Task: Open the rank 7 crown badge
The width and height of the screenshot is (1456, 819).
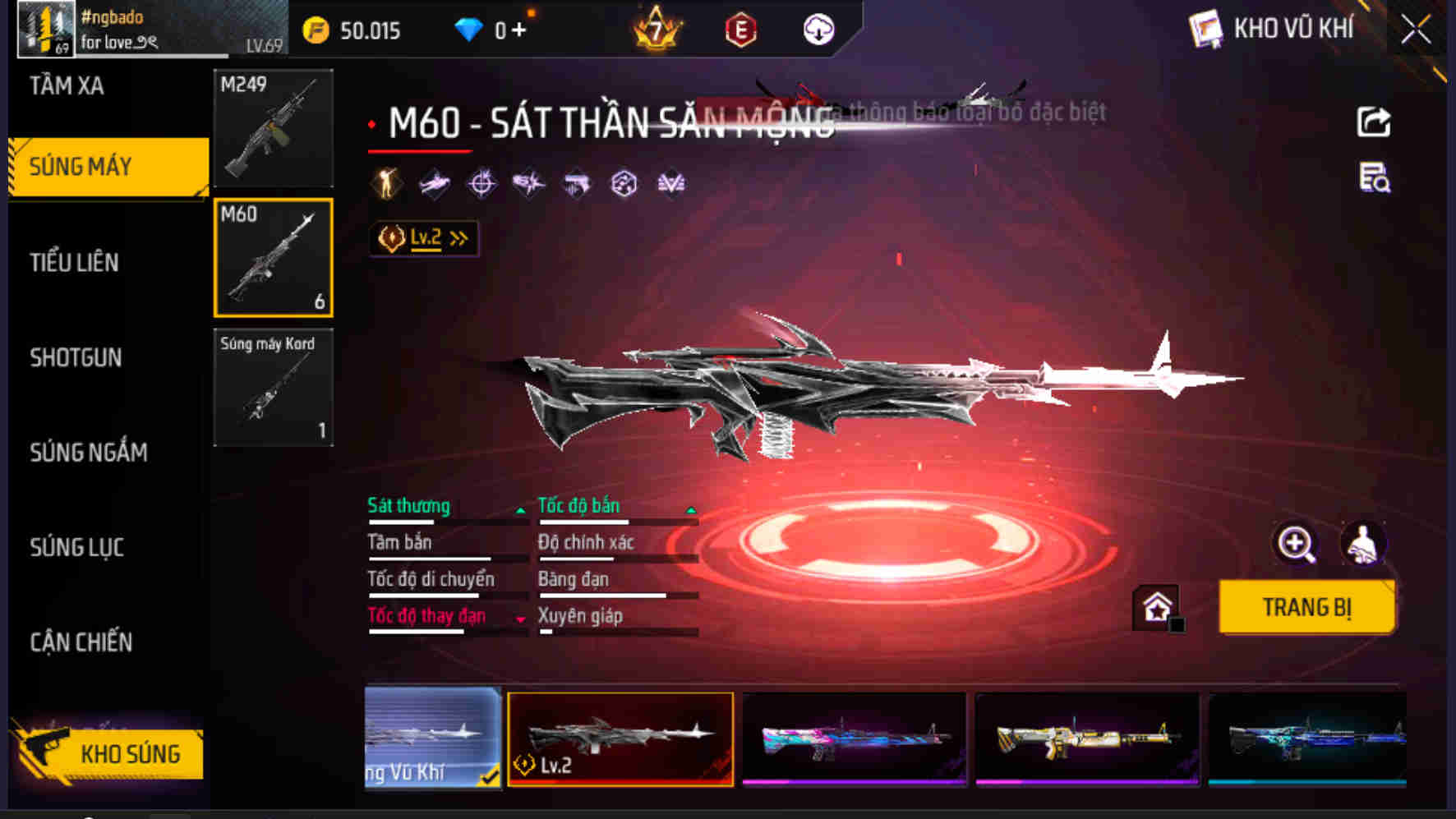Action: [x=653, y=30]
